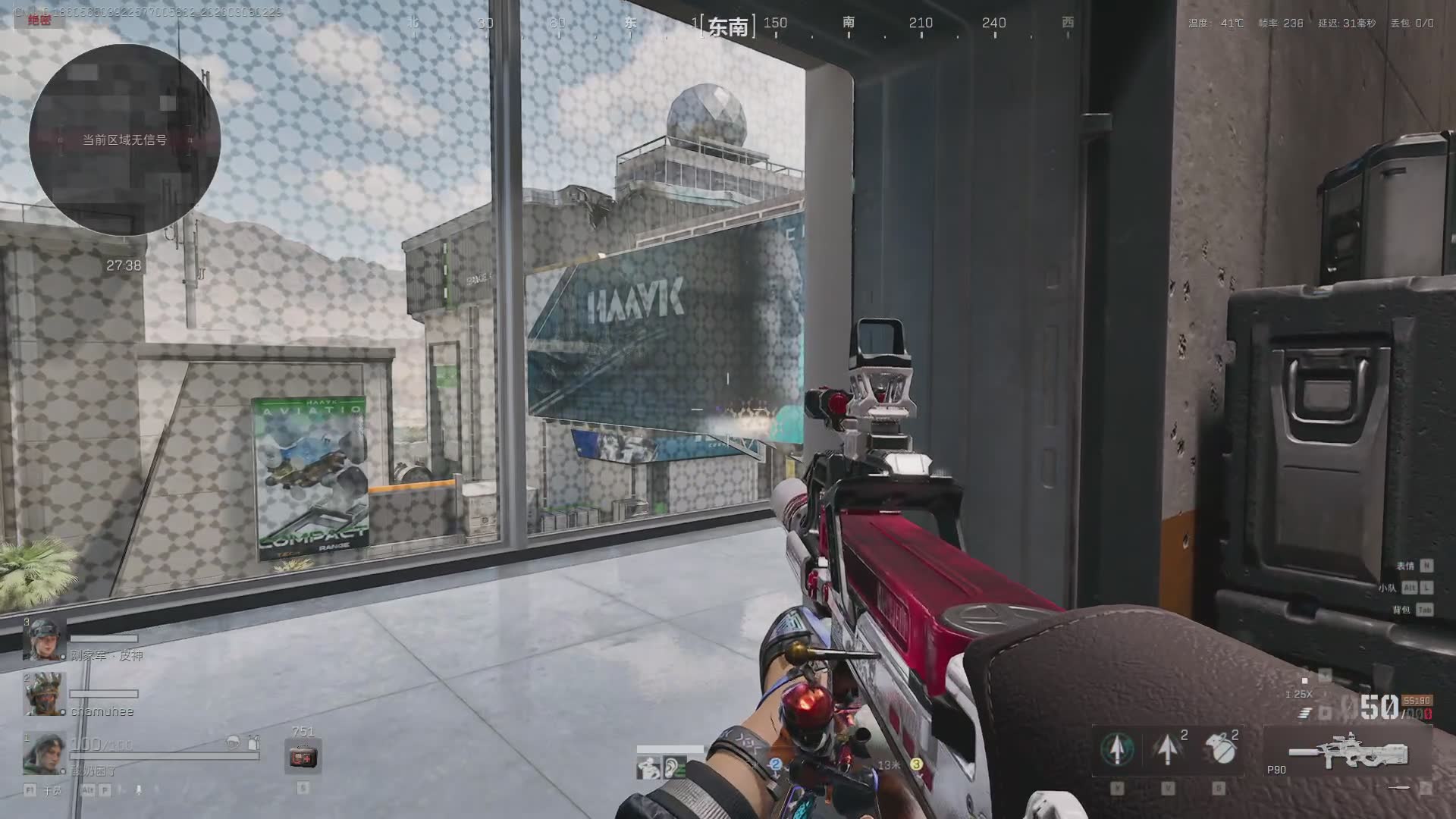Click your own operator portrait, number 1
This screenshot has height=819, width=1456.
[x=44, y=752]
